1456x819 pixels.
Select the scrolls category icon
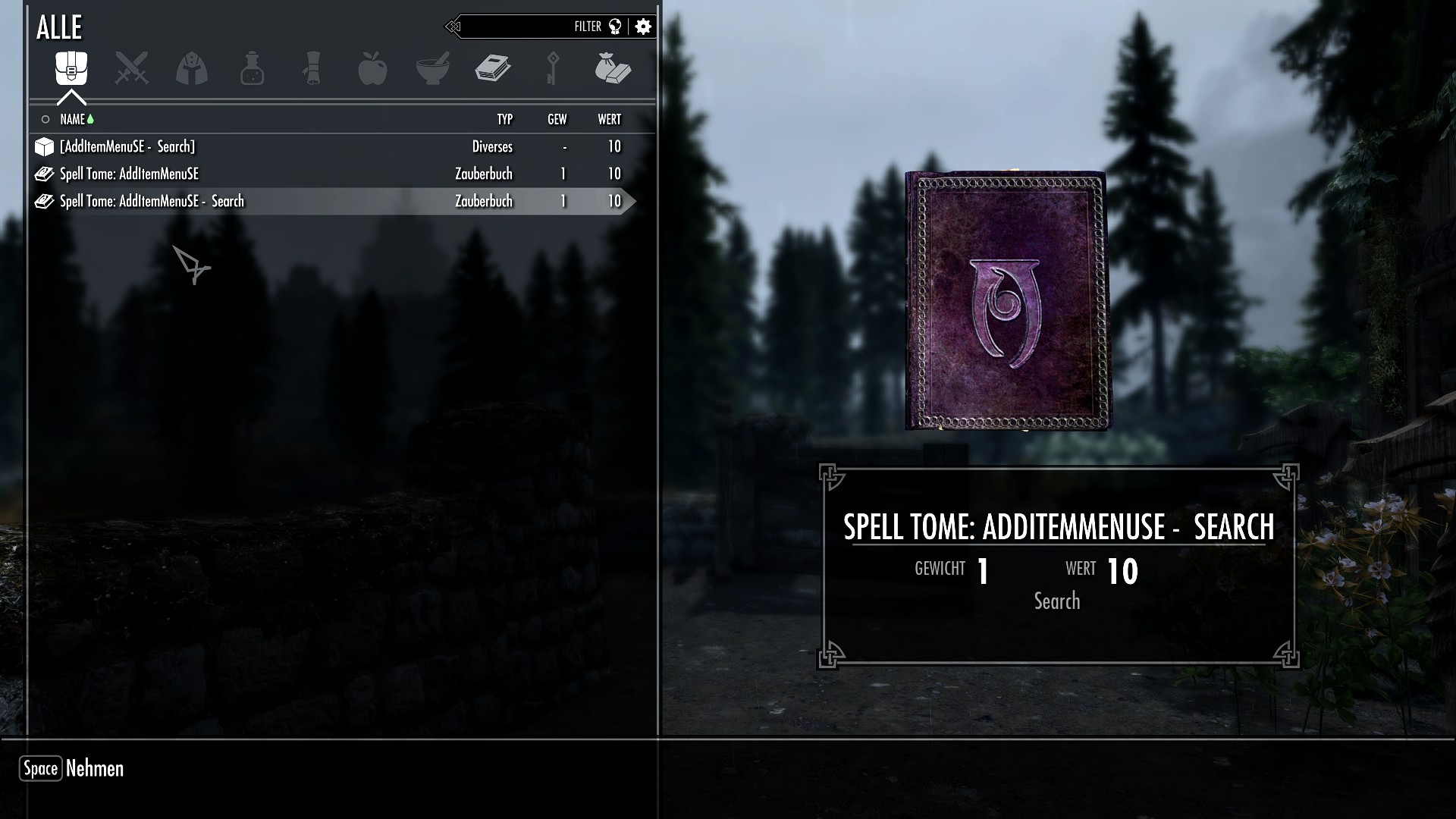(x=312, y=68)
